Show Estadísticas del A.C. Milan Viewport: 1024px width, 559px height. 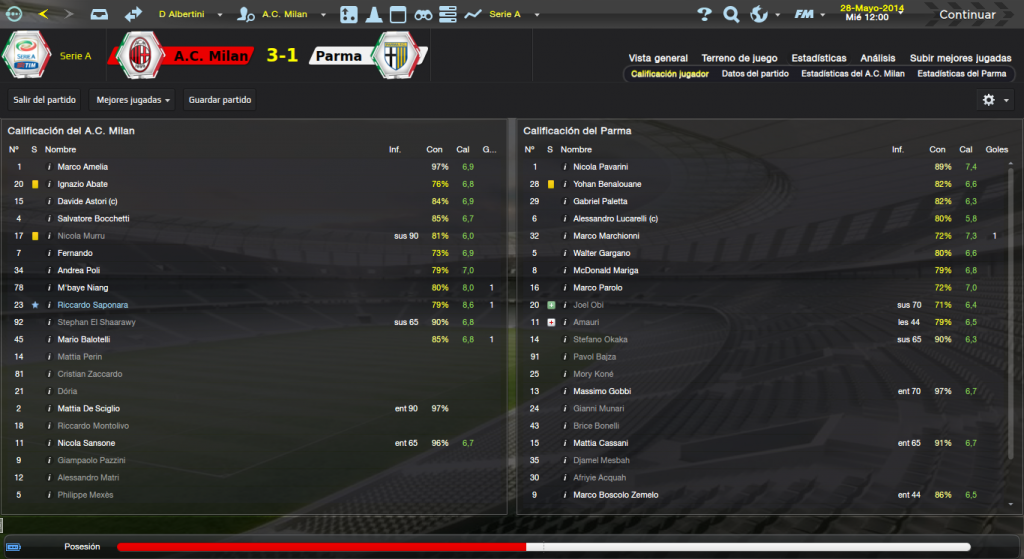pyautogui.click(x=852, y=73)
